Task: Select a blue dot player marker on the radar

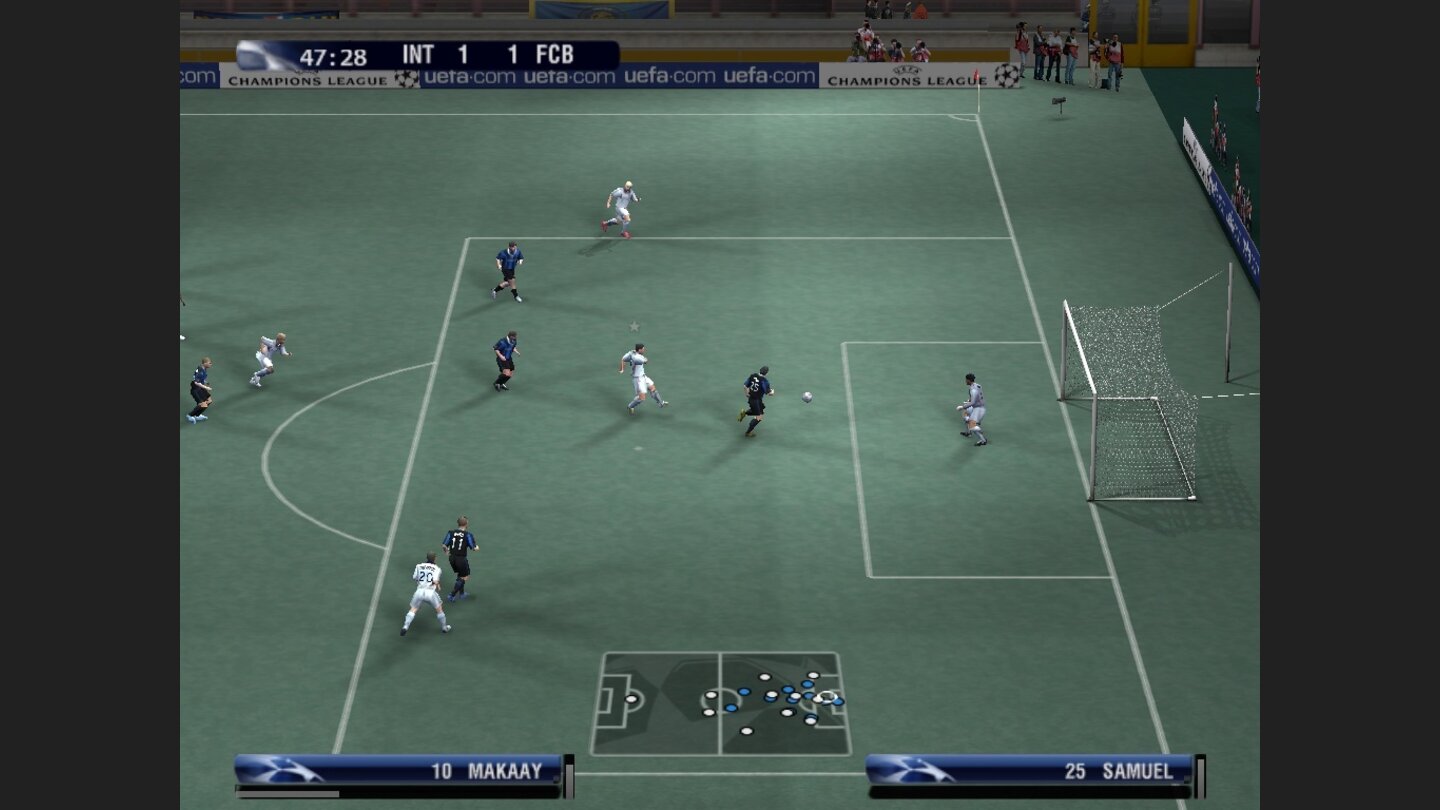Action: click(x=742, y=690)
